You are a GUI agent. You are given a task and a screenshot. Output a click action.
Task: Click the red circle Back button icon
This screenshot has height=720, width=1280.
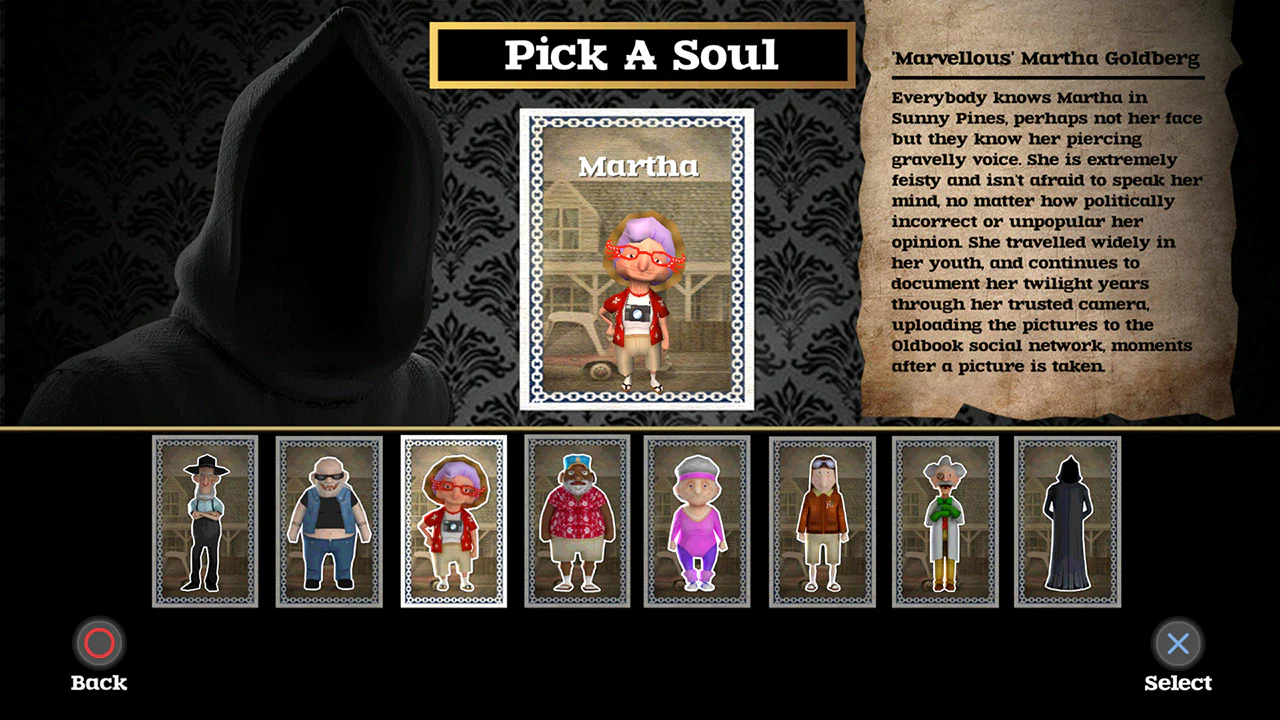98,643
